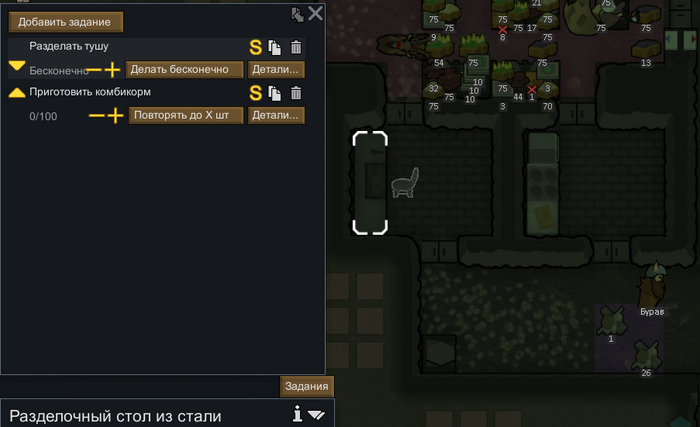Screen dimensions: 700x427
Task: Delete the 'Разделать тушу' bill
Action: coord(295,47)
